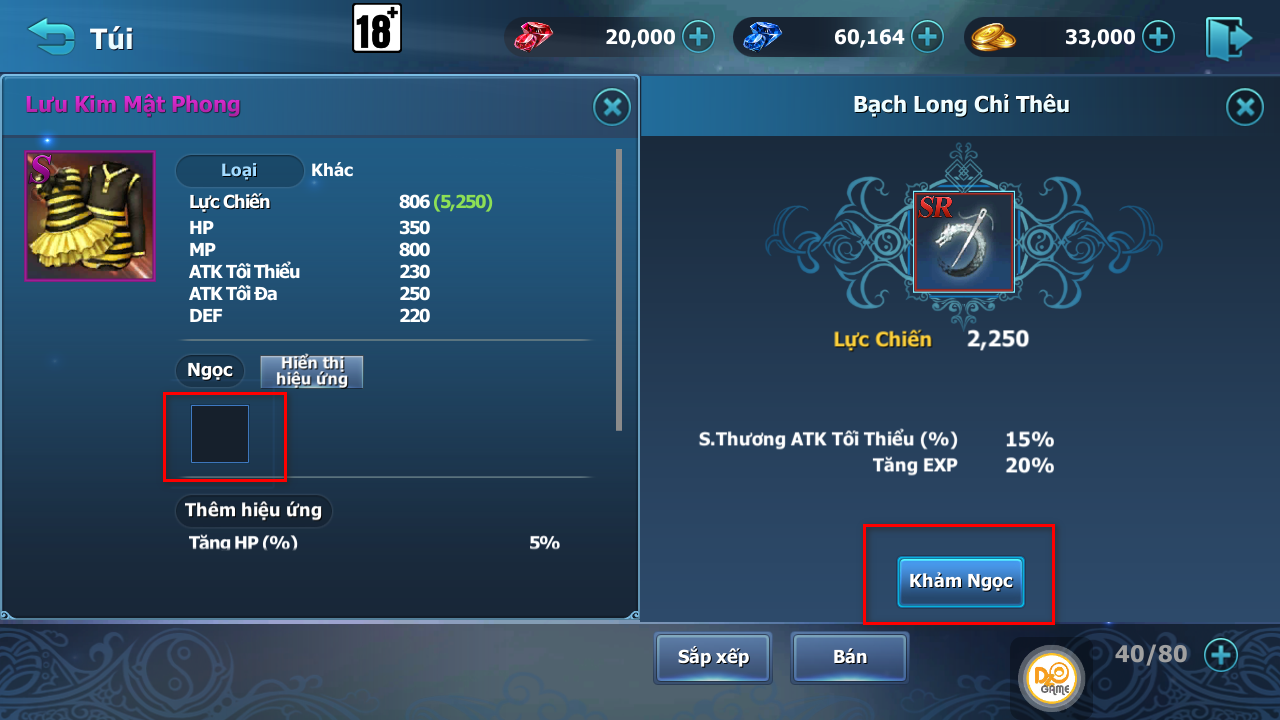The image size is (1280, 720).
Task: Select the white dragon needle gem icon
Action: [x=963, y=242]
